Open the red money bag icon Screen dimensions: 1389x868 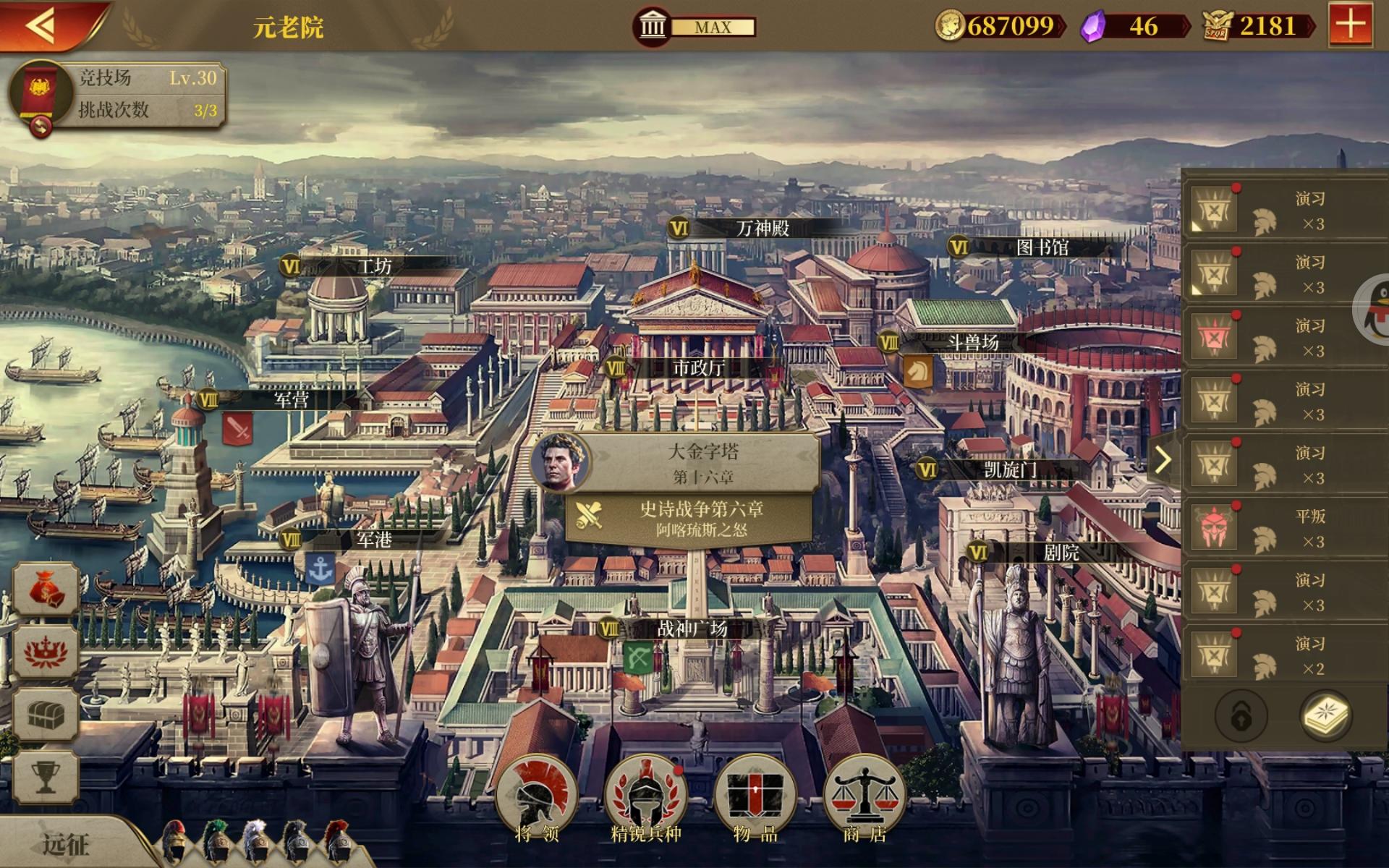pos(45,590)
